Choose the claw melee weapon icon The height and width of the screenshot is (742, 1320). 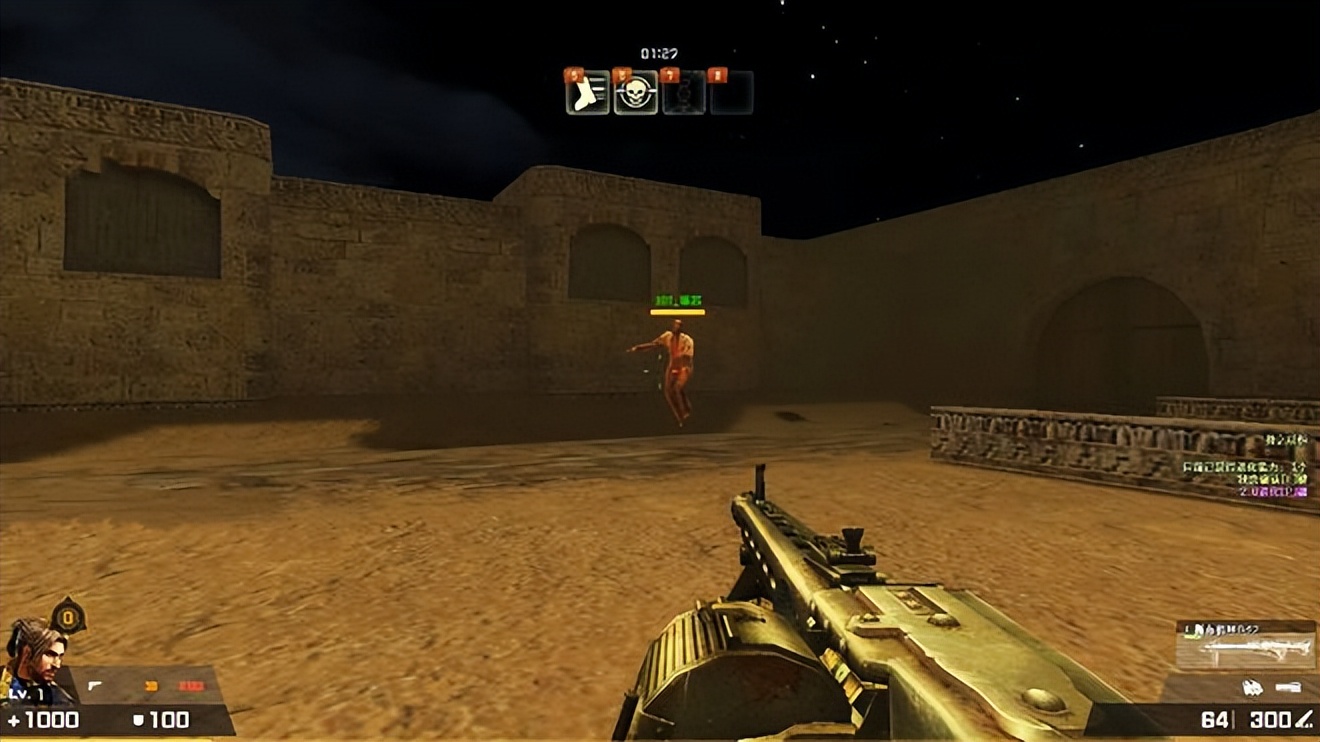pos(1251,688)
